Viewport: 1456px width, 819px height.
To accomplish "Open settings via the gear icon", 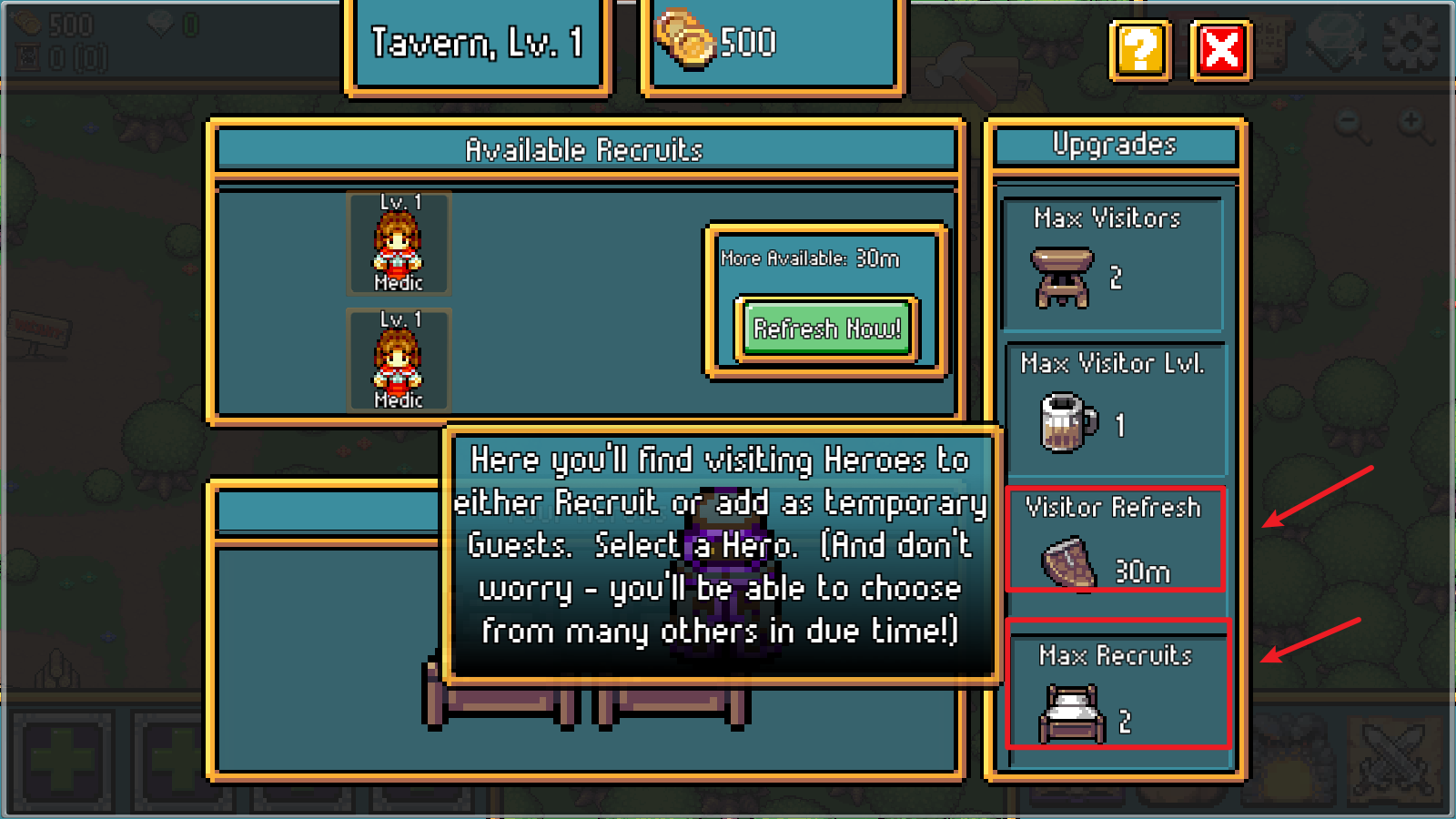I will coord(1410,42).
